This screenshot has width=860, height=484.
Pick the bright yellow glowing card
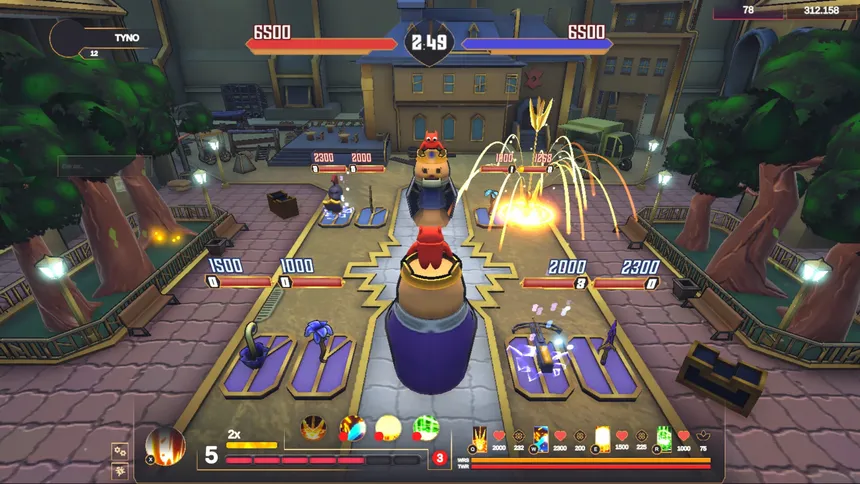[x=602, y=439]
